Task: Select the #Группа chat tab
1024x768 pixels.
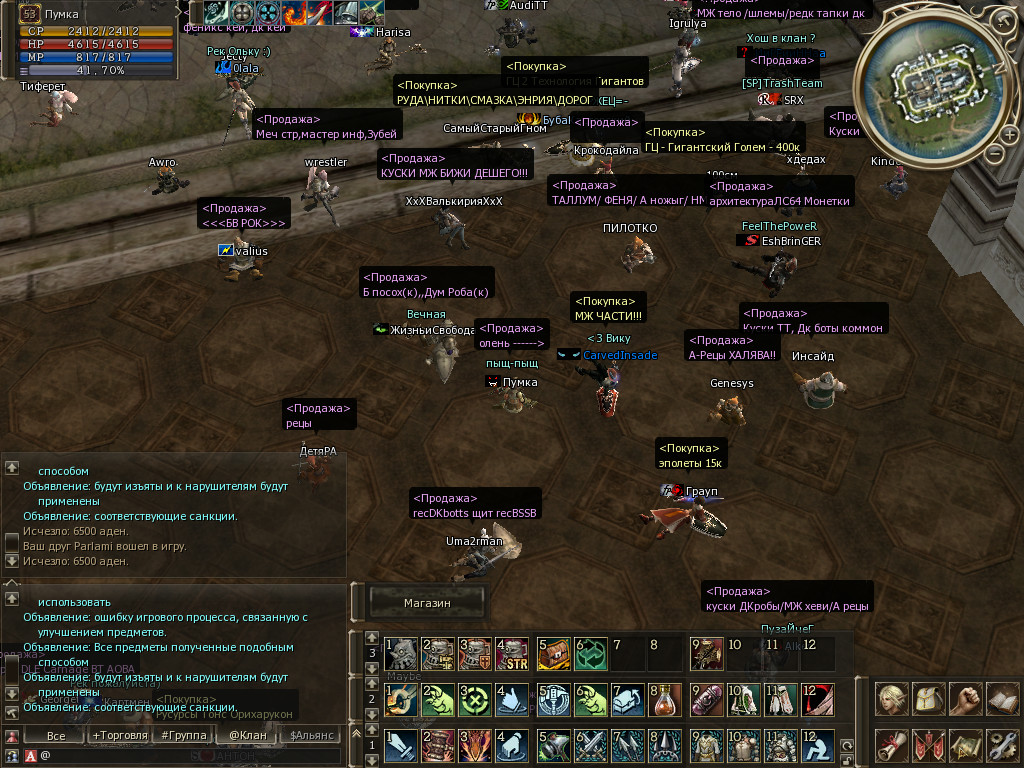Action: tap(182, 736)
